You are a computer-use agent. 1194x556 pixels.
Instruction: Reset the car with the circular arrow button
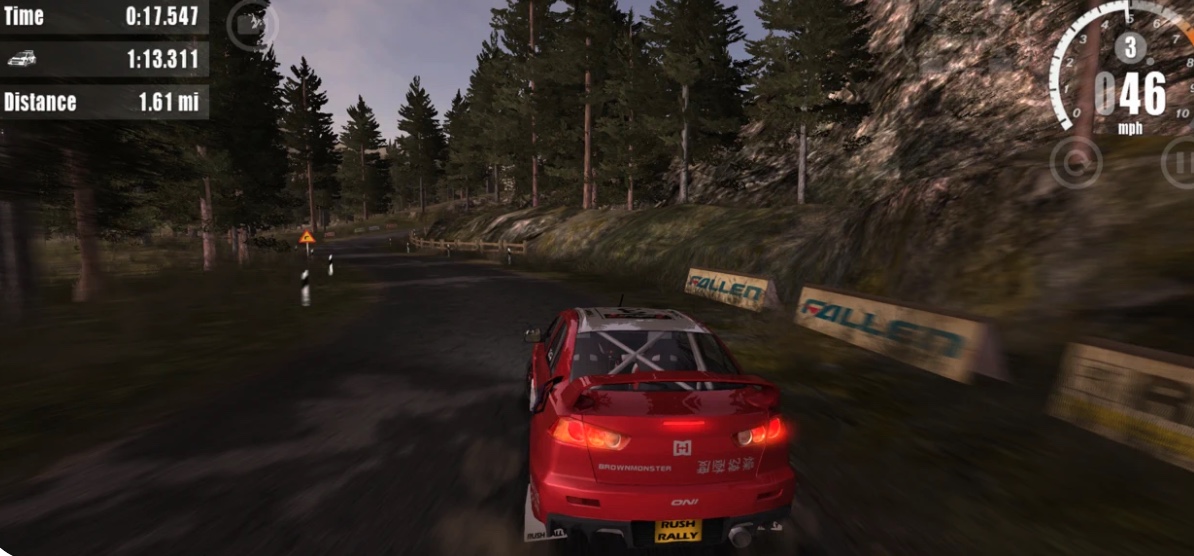[1075, 162]
